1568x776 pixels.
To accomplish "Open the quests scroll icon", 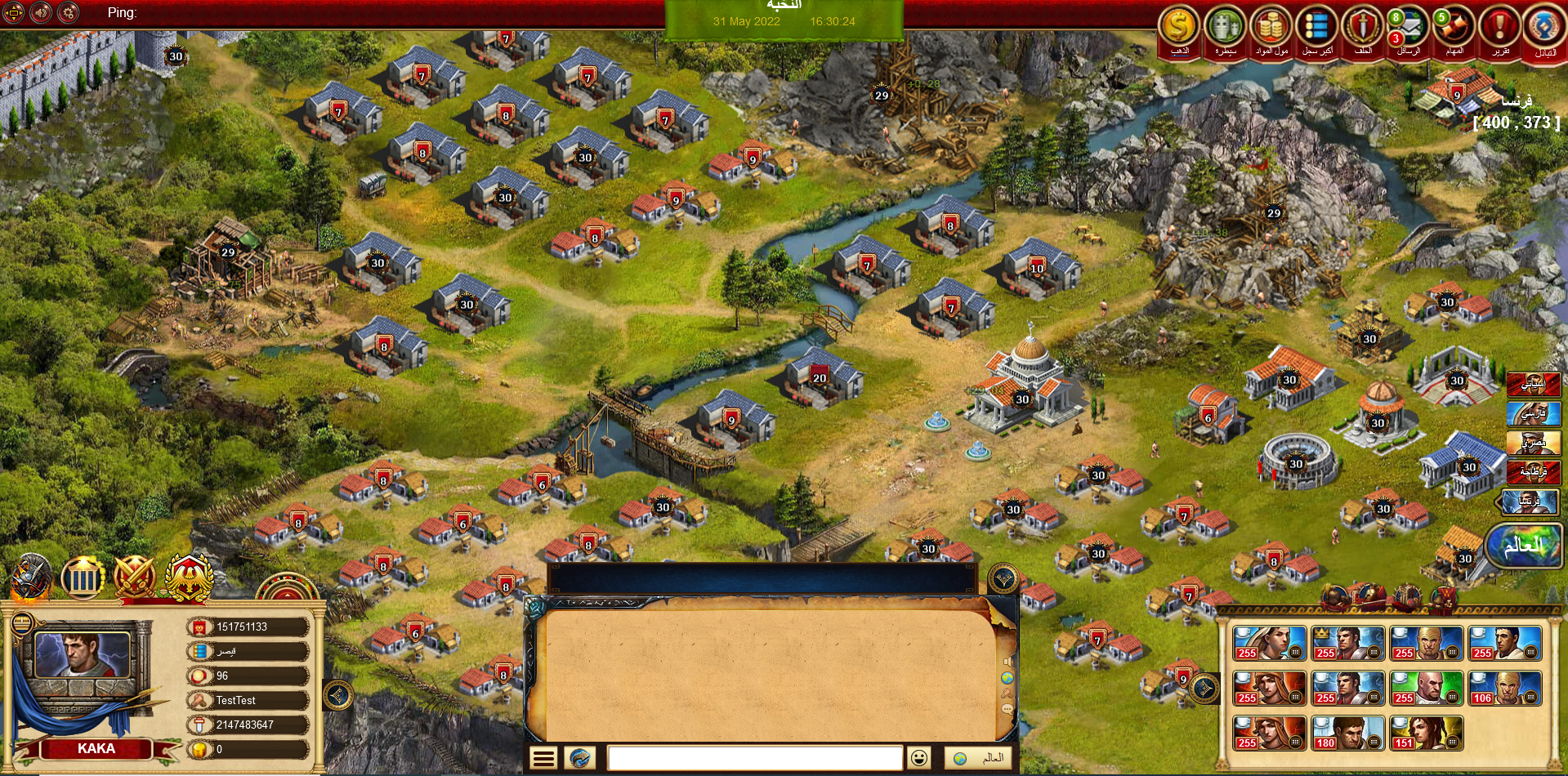I will [1454, 27].
